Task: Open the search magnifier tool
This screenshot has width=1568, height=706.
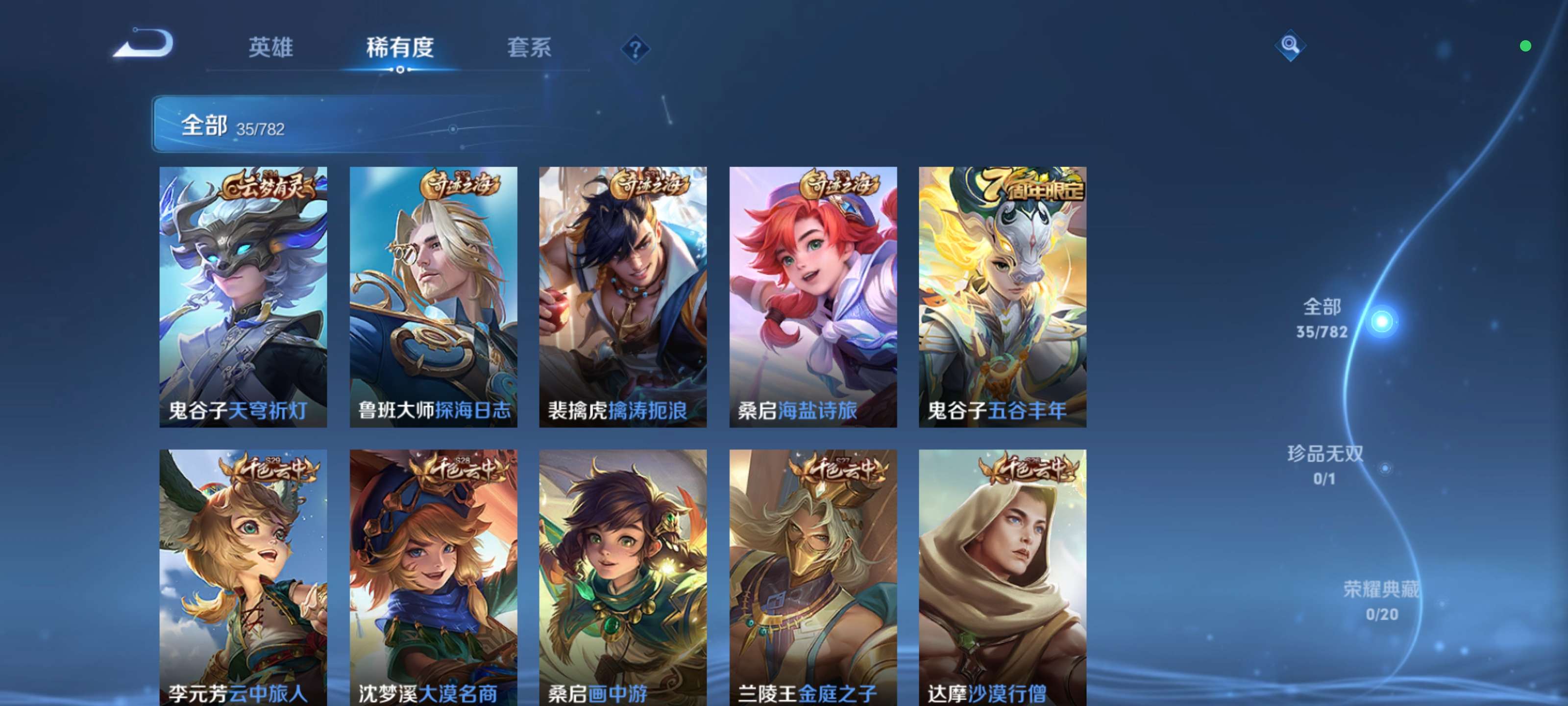Action: 1291,45
